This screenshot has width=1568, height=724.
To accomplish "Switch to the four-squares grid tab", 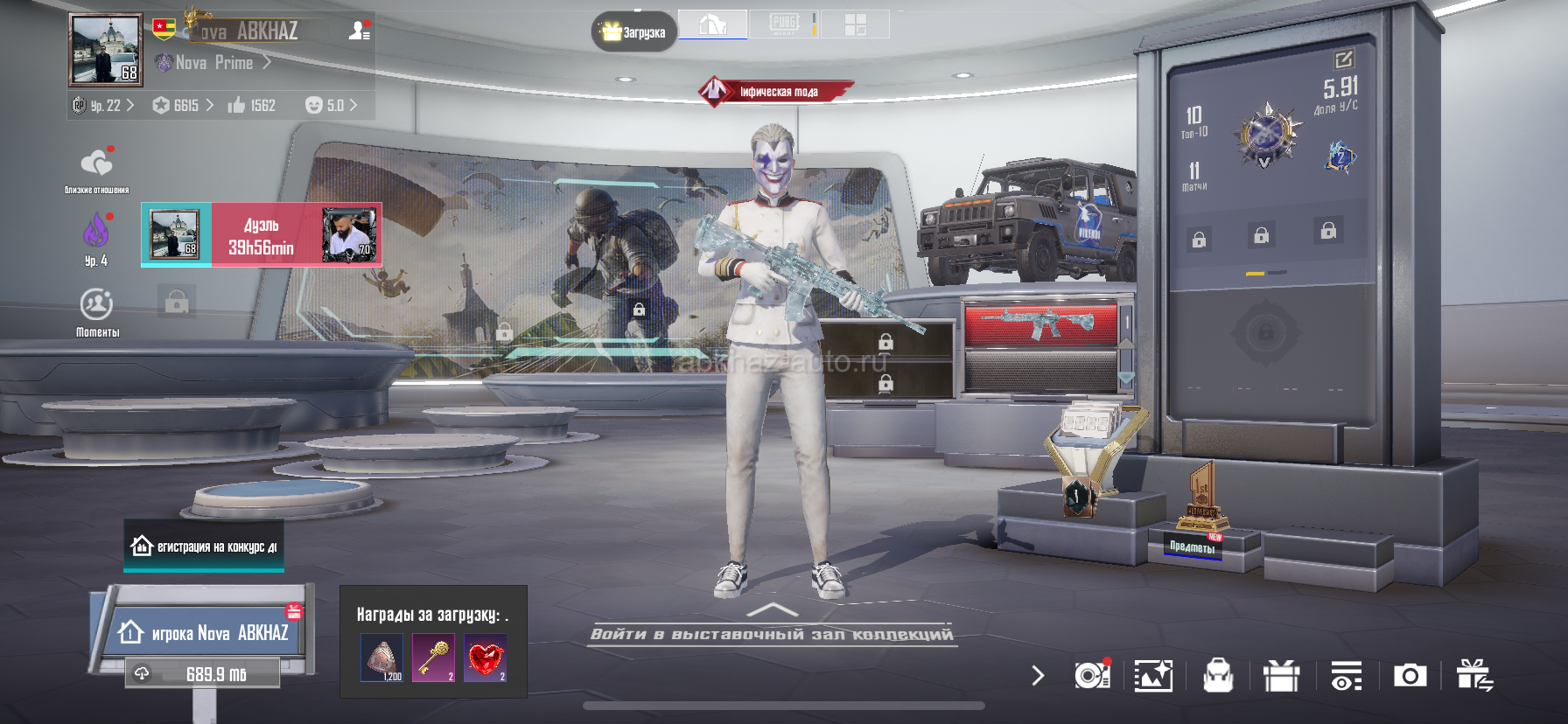I will click(x=855, y=24).
